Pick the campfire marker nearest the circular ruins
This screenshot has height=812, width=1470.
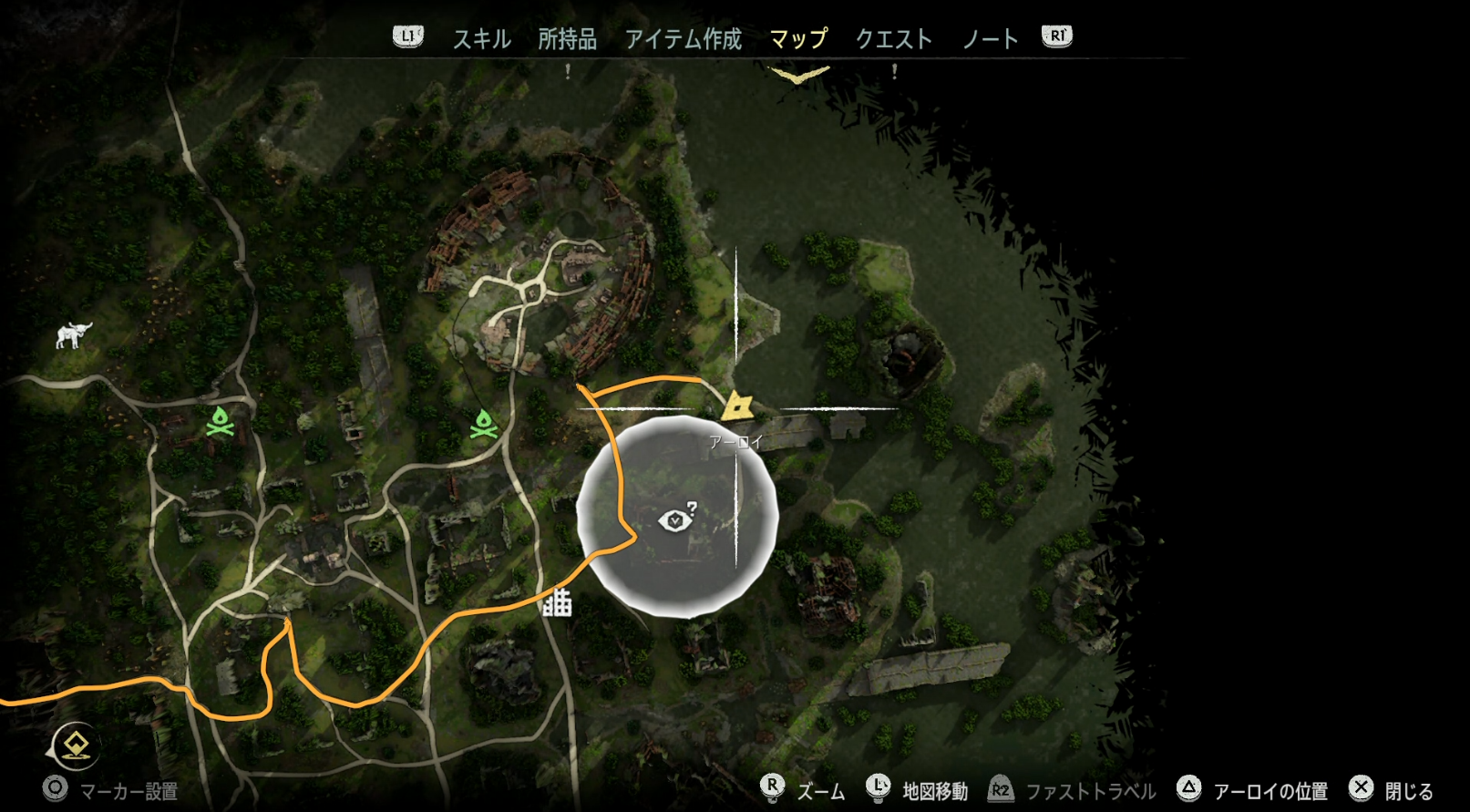pyautogui.click(x=483, y=425)
